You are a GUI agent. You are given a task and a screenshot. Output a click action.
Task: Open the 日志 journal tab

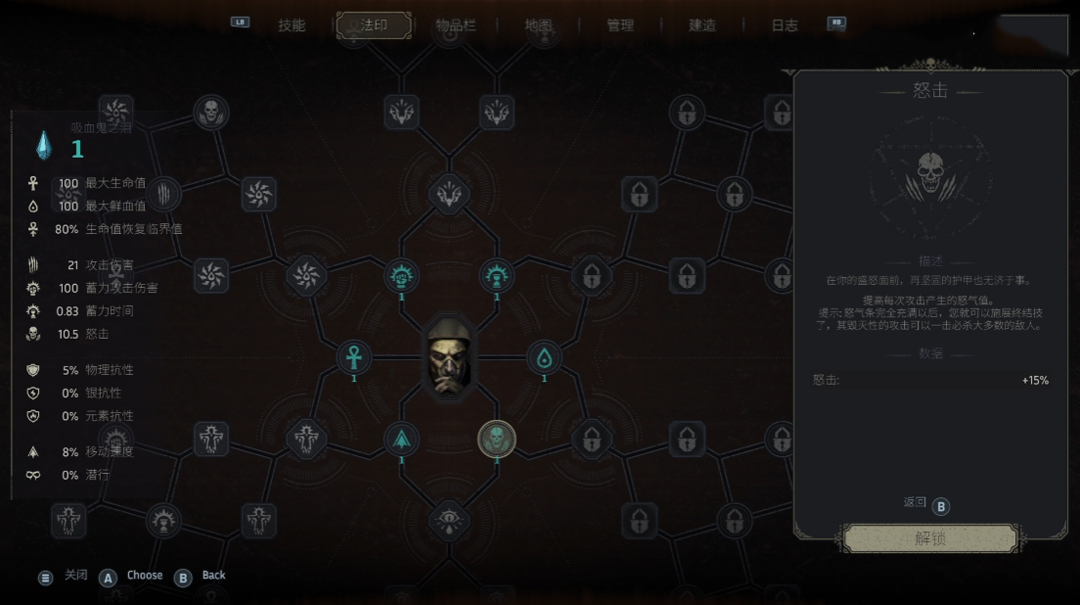(x=784, y=26)
